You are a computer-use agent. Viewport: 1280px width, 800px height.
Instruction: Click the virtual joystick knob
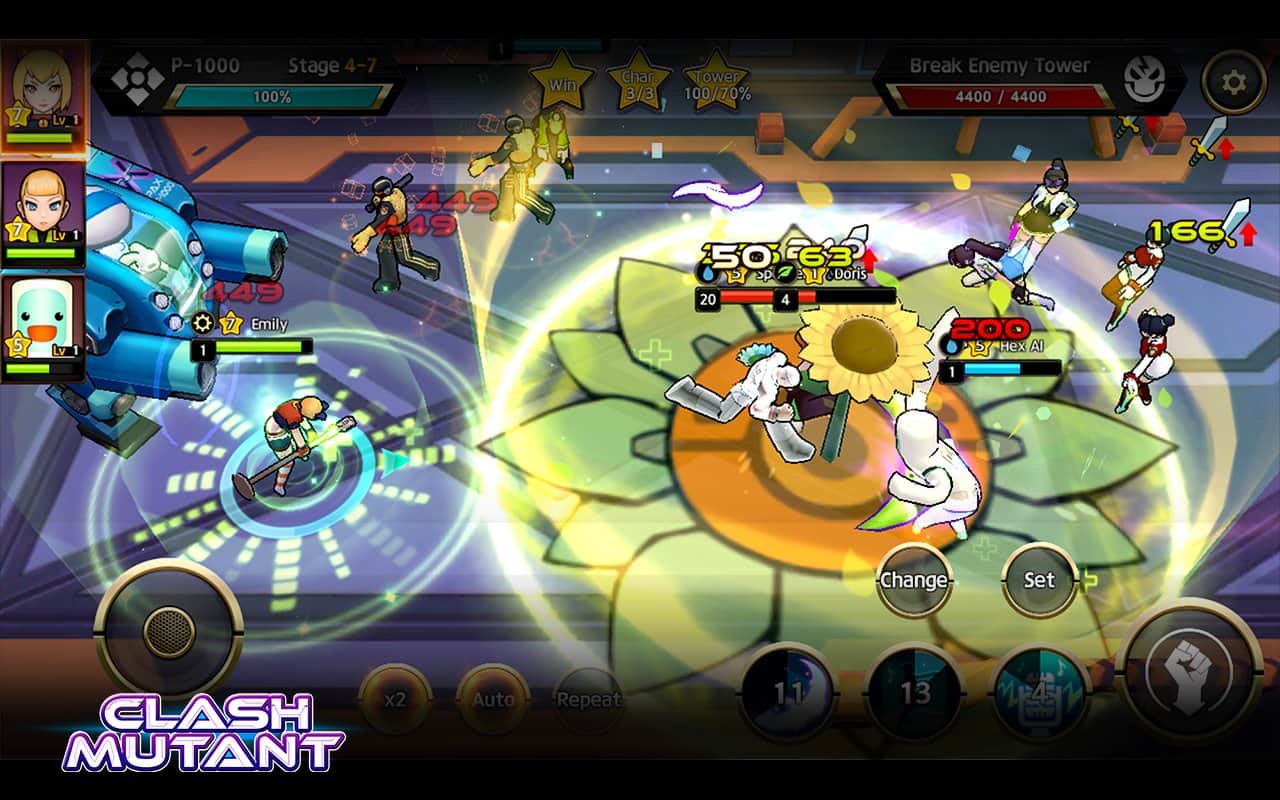pyautogui.click(x=168, y=630)
